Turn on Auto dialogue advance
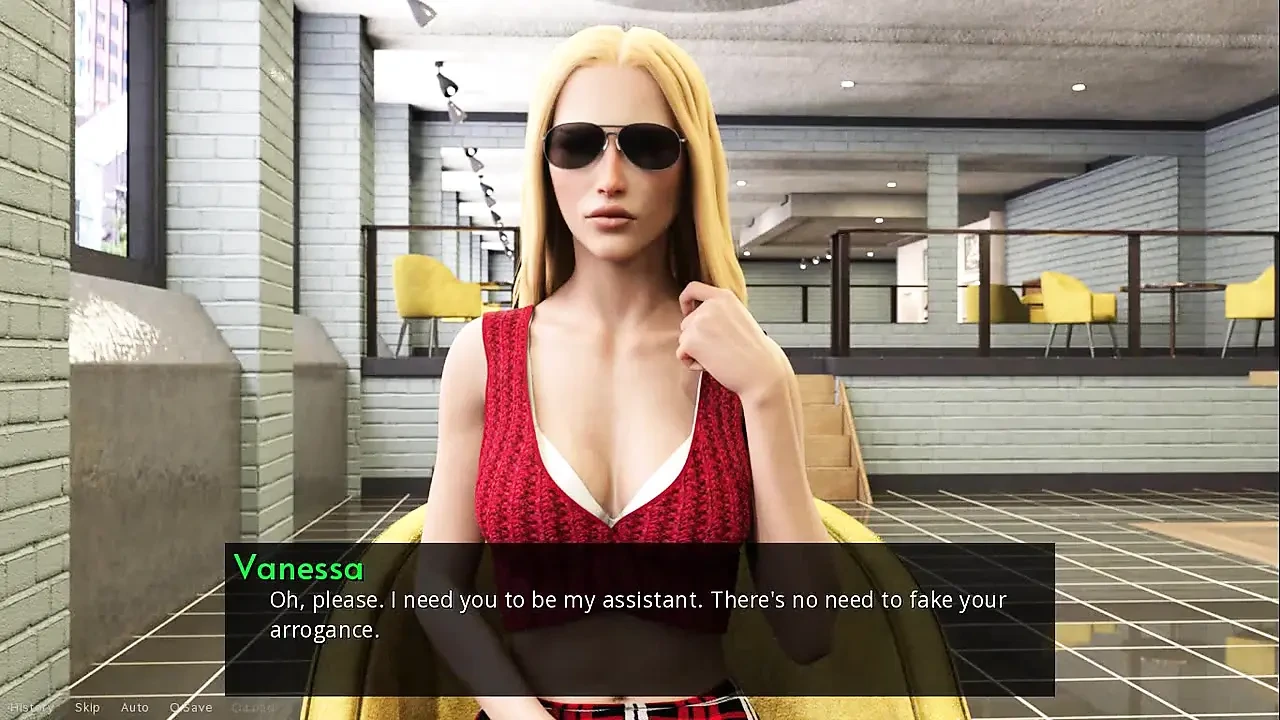The height and width of the screenshot is (720, 1280). pos(135,708)
